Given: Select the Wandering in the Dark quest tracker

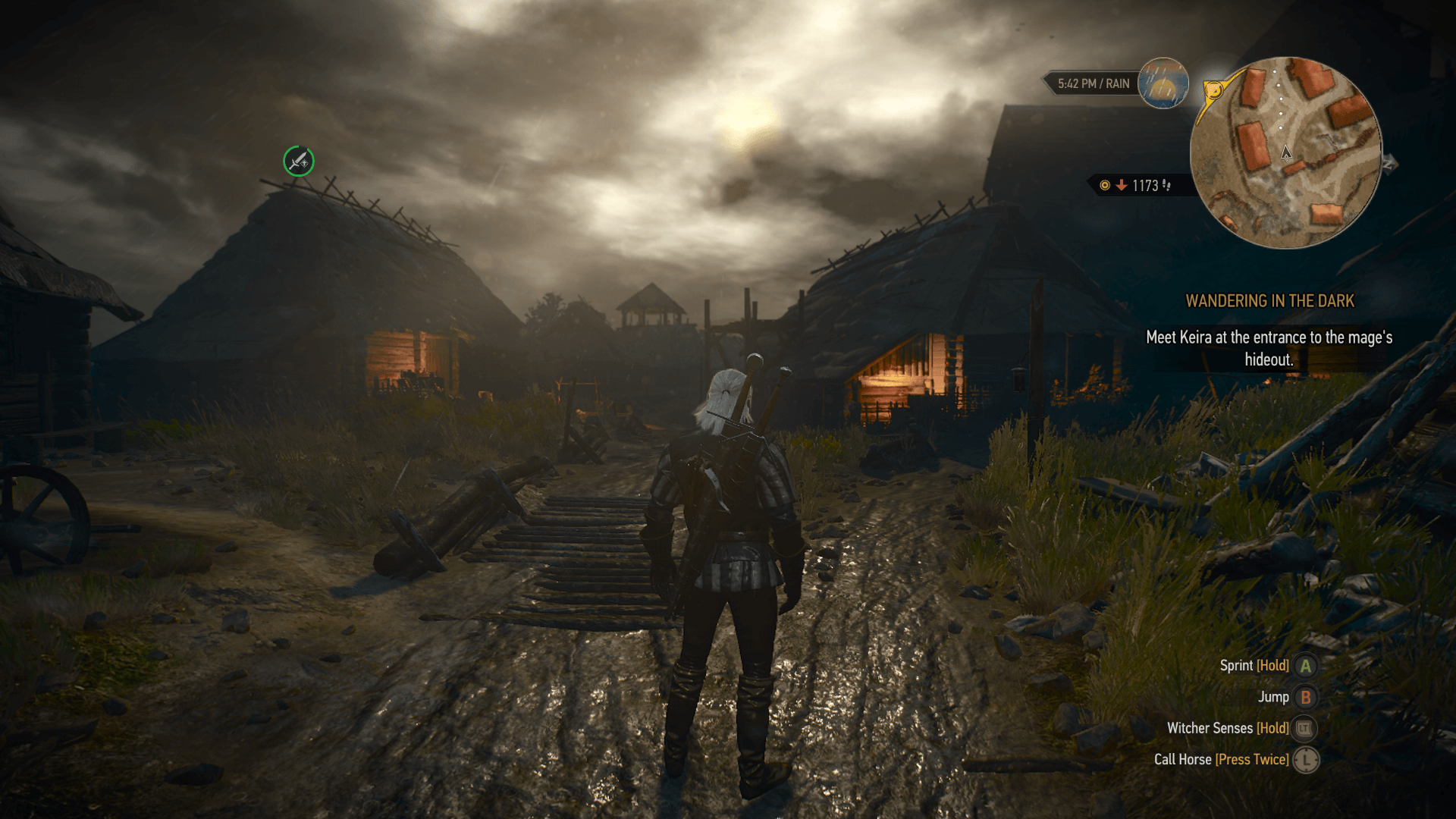Looking at the screenshot, I should tap(1269, 301).
